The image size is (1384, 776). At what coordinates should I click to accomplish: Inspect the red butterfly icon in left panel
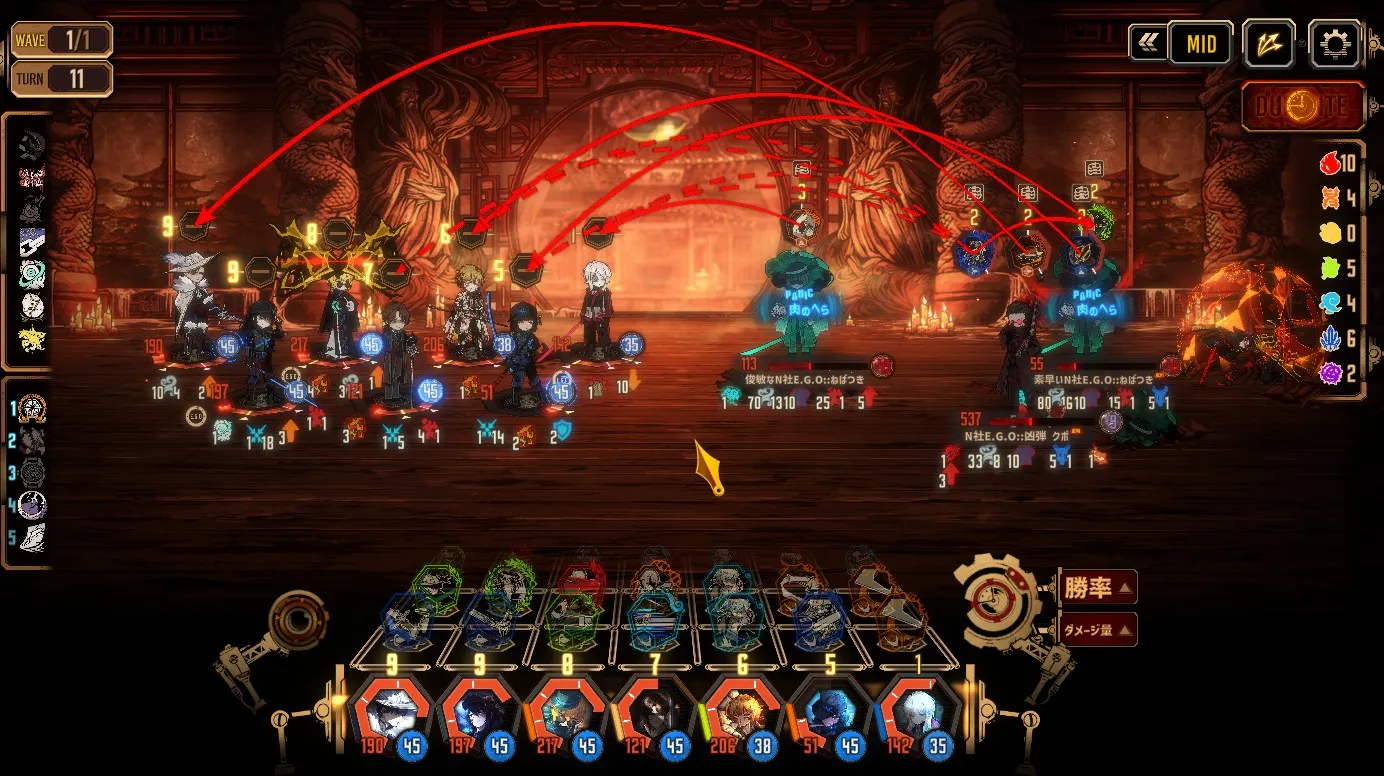coord(32,178)
